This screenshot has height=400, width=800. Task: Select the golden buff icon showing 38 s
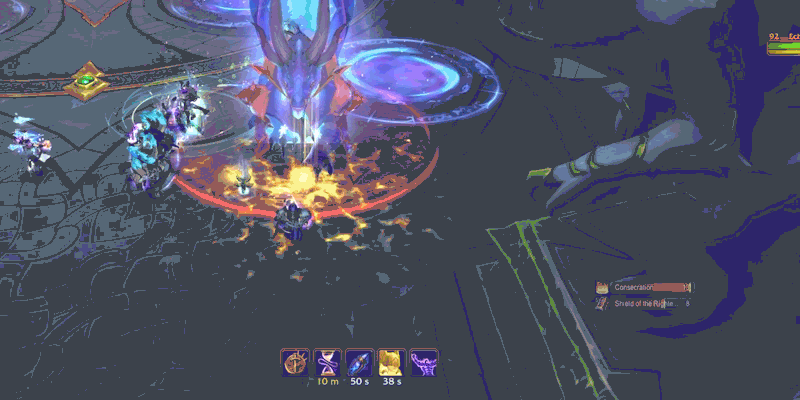click(x=391, y=362)
